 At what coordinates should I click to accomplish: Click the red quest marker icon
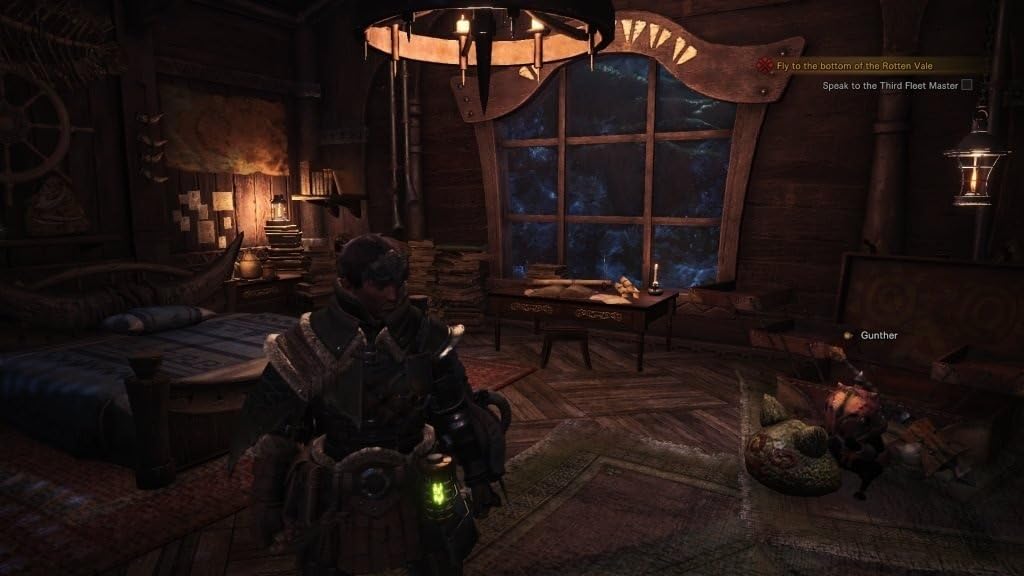[766, 65]
